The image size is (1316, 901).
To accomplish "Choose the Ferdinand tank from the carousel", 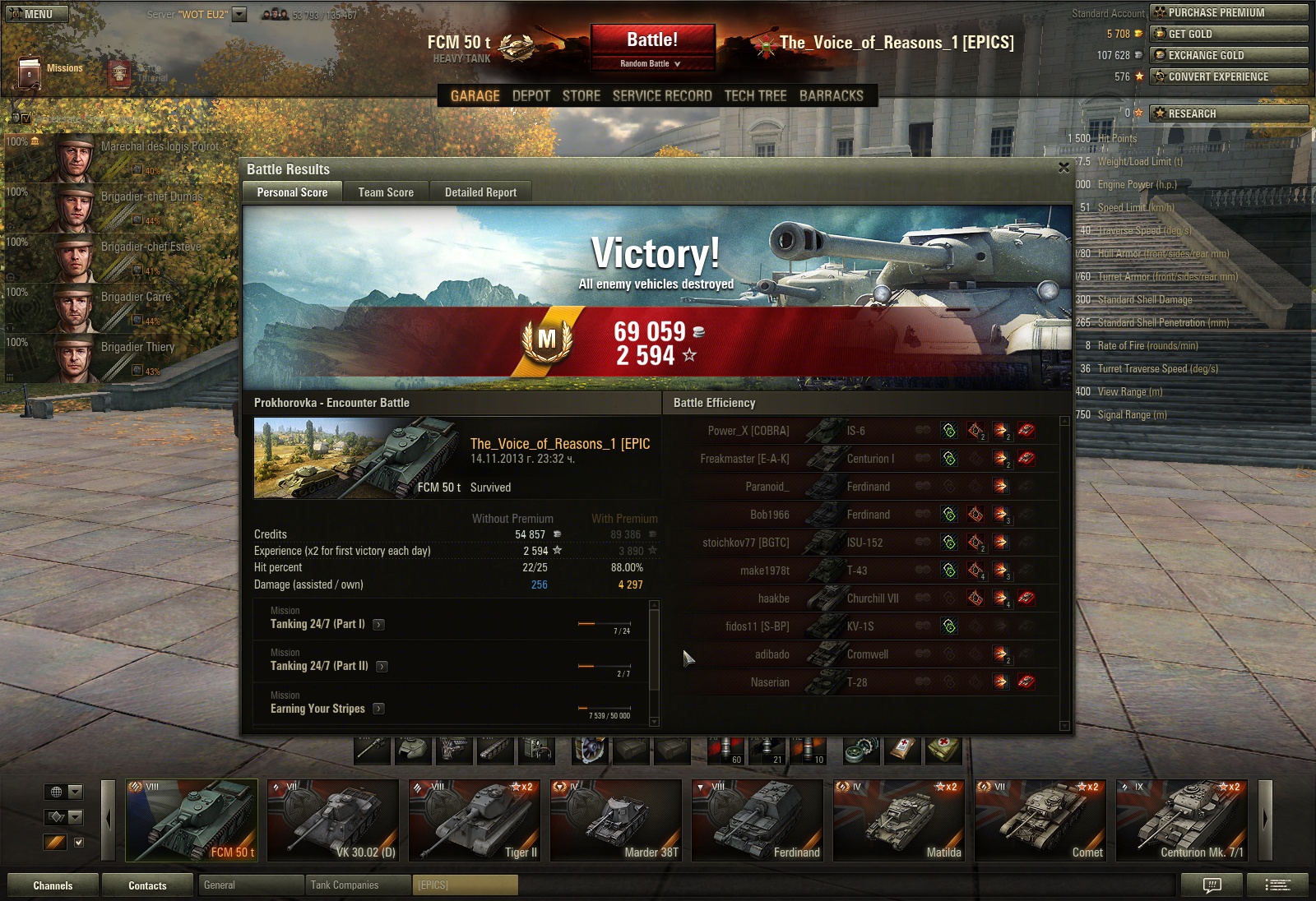I will tap(758, 820).
